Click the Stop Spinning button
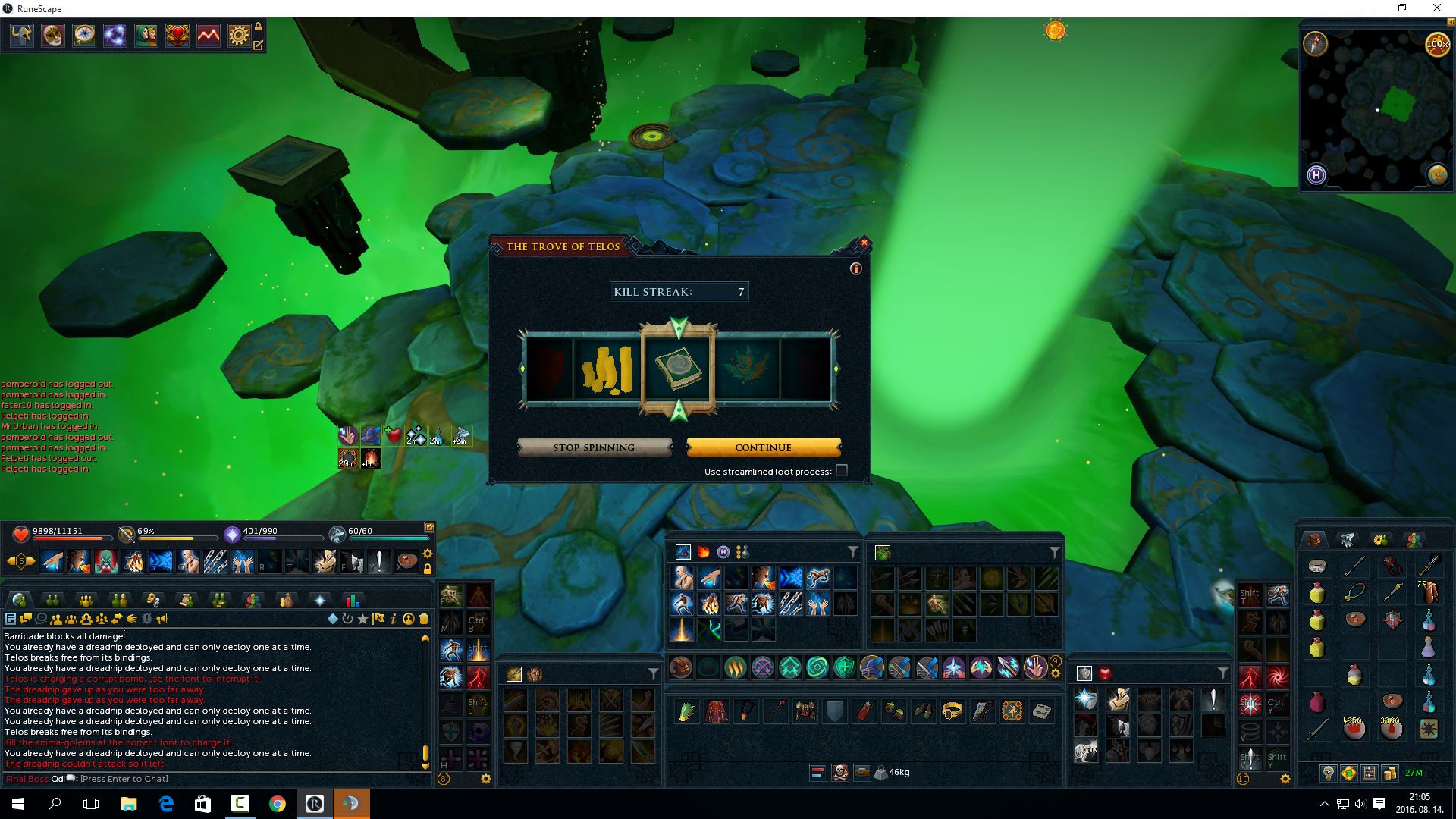This screenshot has height=819, width=1456. [x=594, y=447]
